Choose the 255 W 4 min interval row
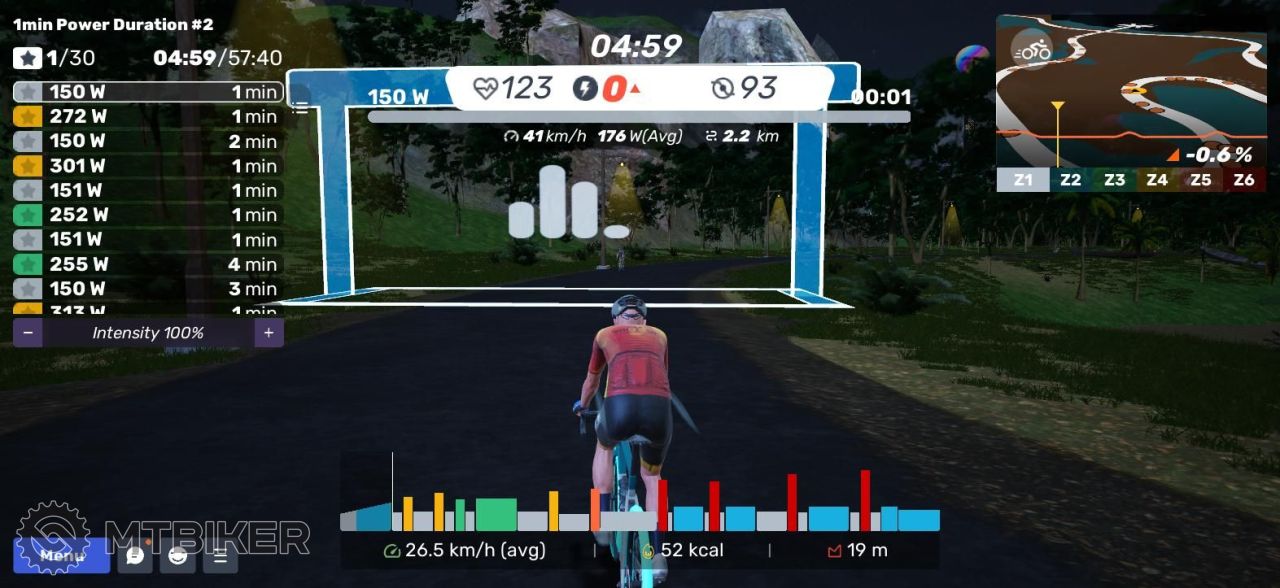Image resolution: width=1280 pixels, height=588 pixels. pyautogui.click(x=148, y=264)
